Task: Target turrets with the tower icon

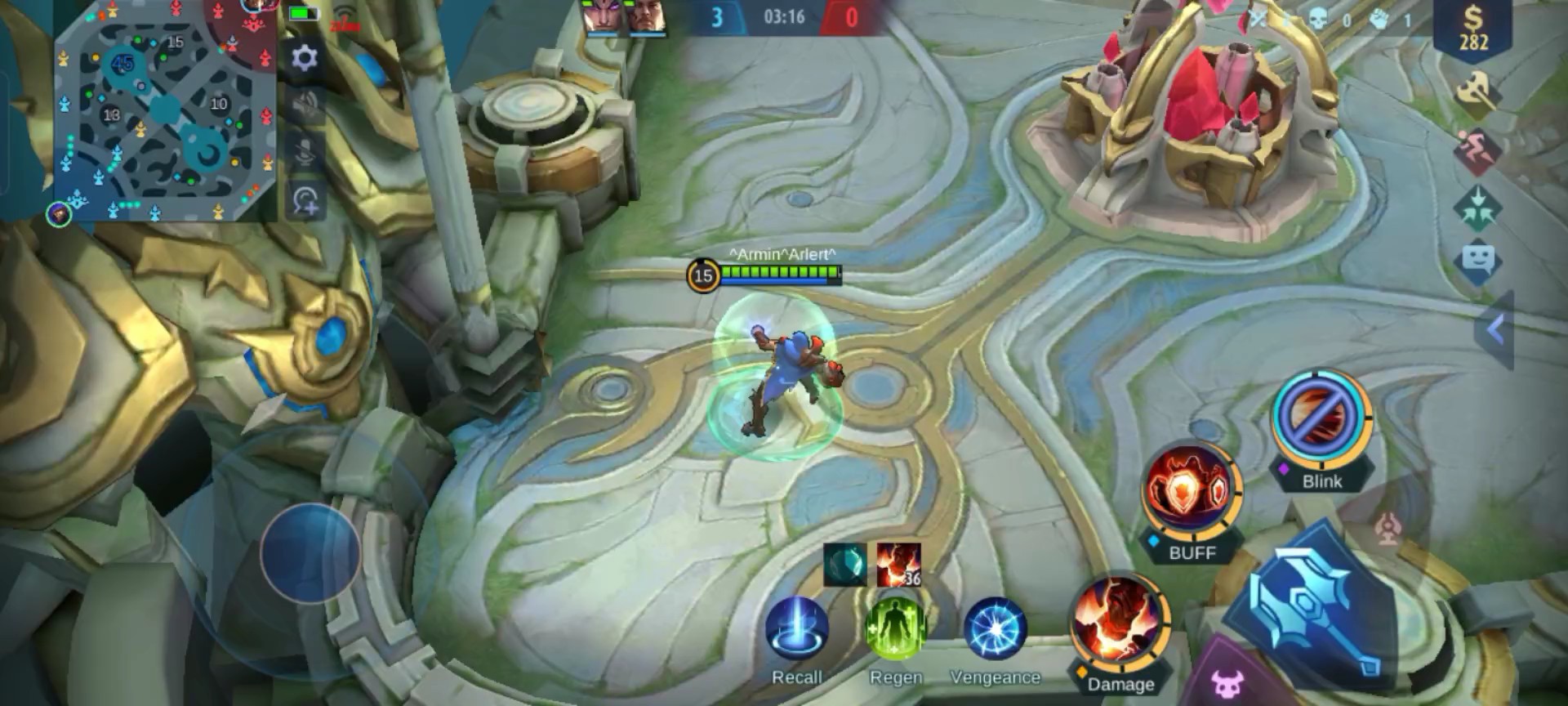Action: (x=1388, y=529)
